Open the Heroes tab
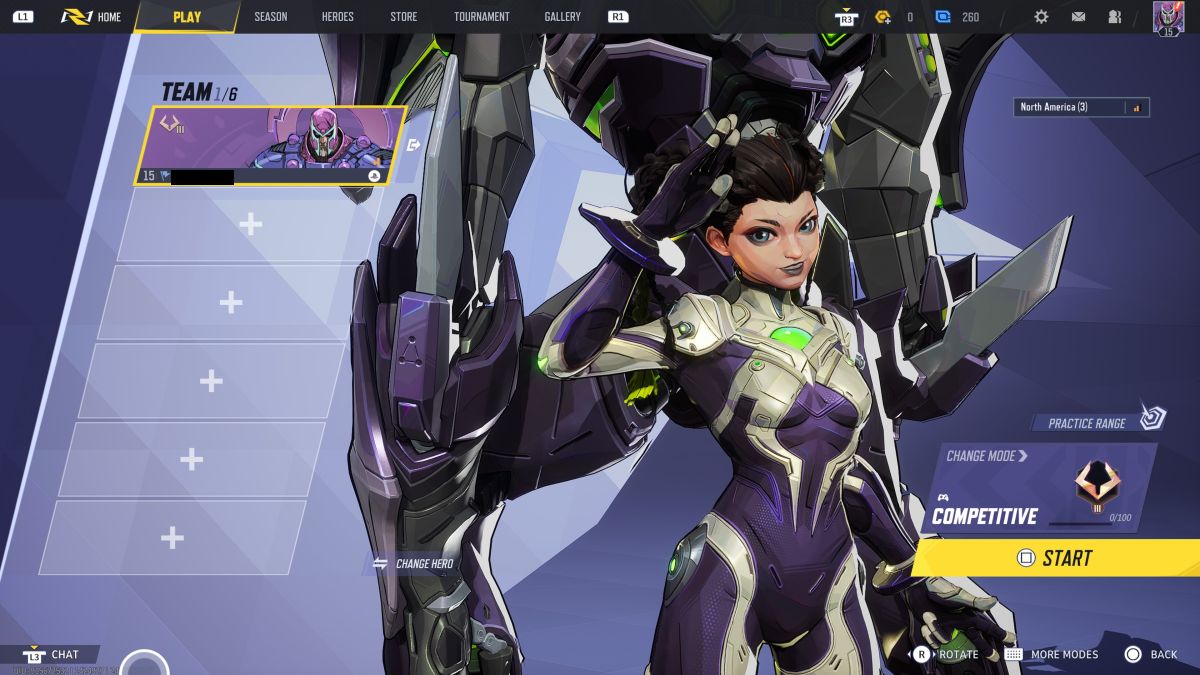The height and width of the screenshot is (675, 1200). (x=337, y=17)
